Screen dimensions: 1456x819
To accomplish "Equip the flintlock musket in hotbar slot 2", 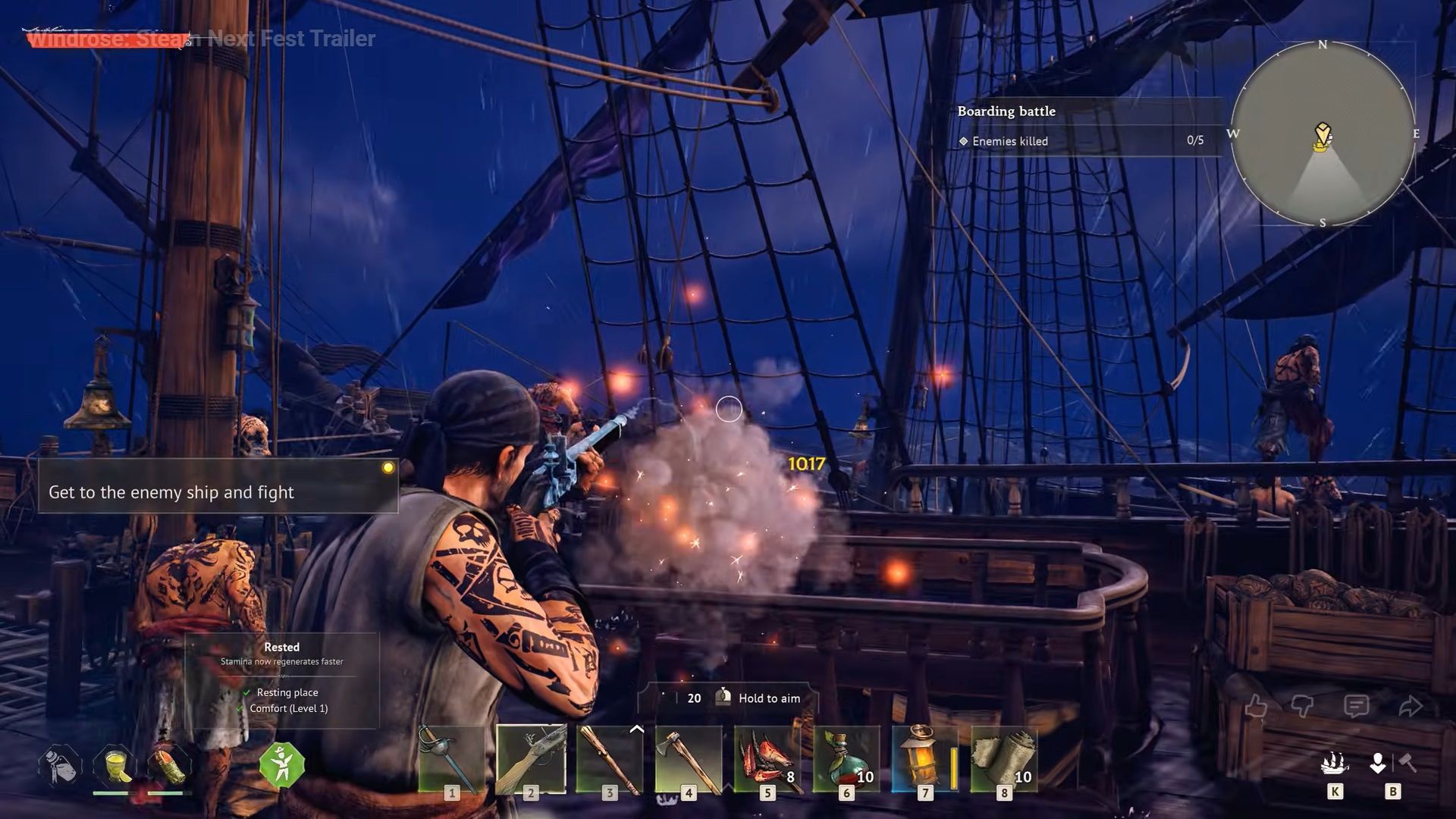I will pyautogui.click(x=531, y=758).
